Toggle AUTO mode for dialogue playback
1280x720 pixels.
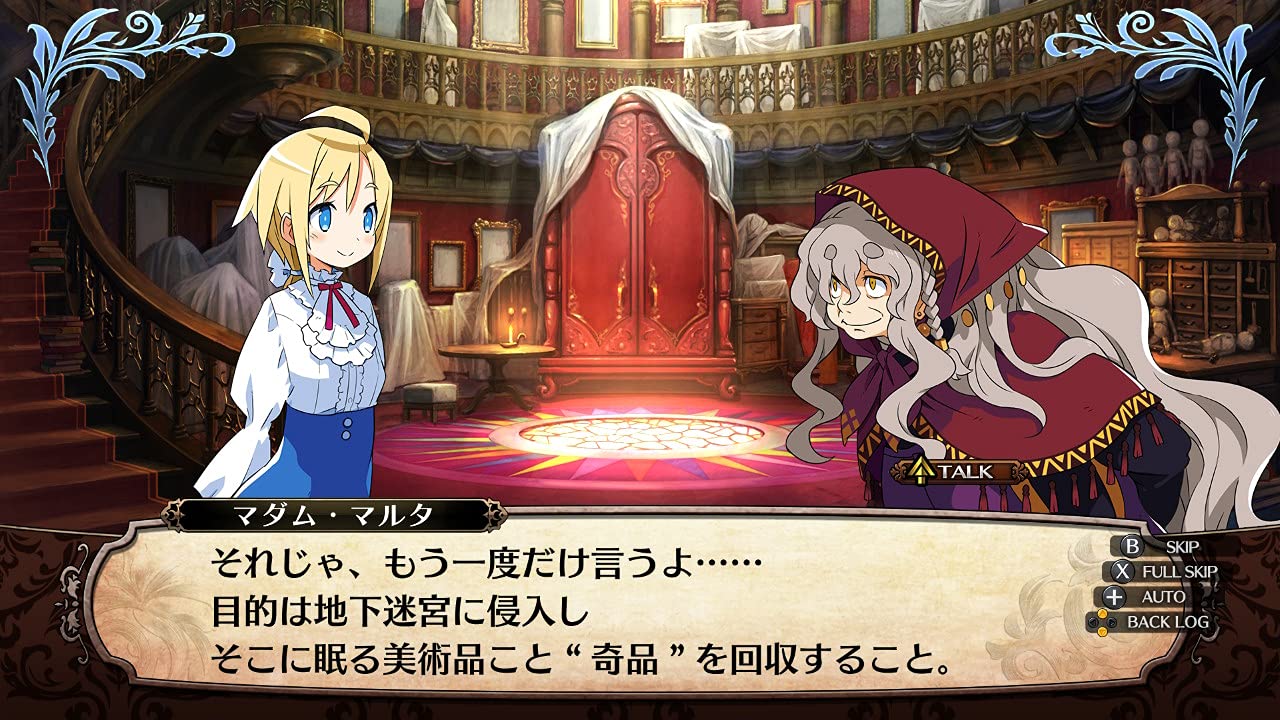coord(1163,597)
